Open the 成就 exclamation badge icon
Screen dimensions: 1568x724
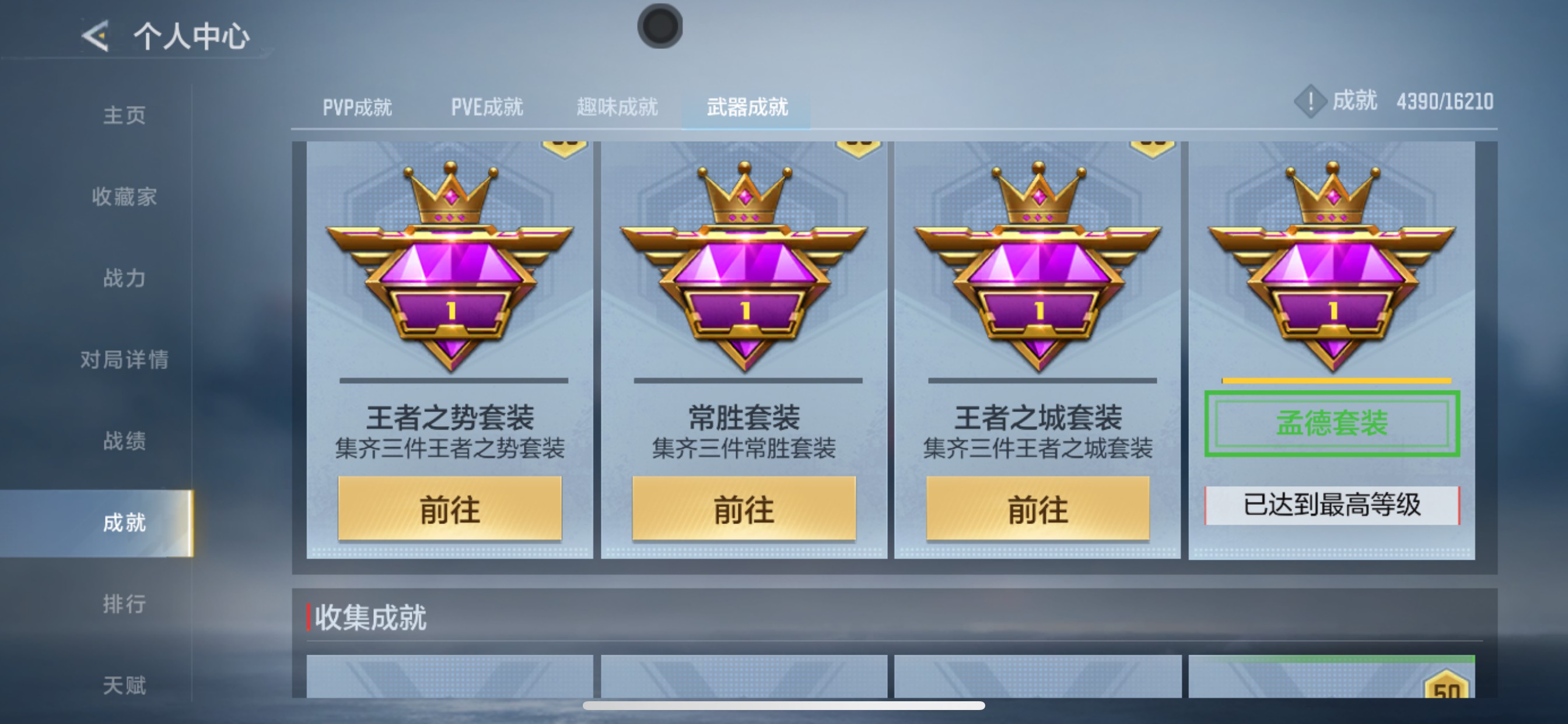[x=1310, y=103]
